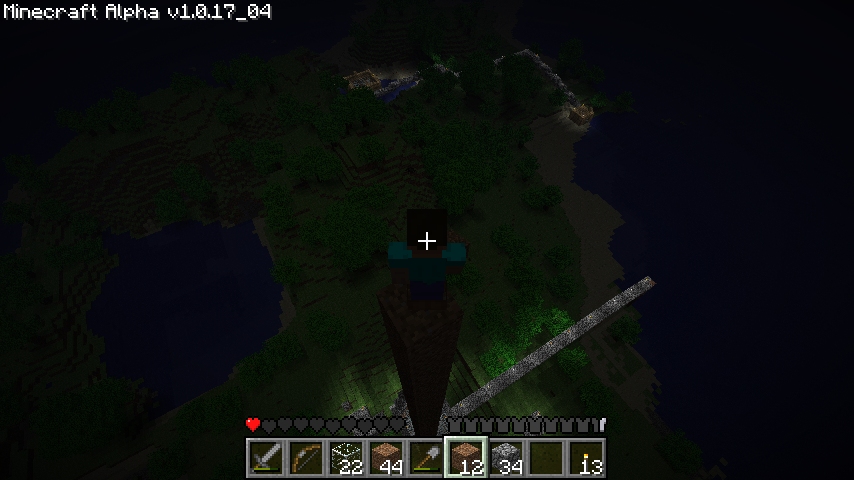Equip the shovel from the hotbar
The width and height of the screenshot is (854, 480).
click(426, 458)
